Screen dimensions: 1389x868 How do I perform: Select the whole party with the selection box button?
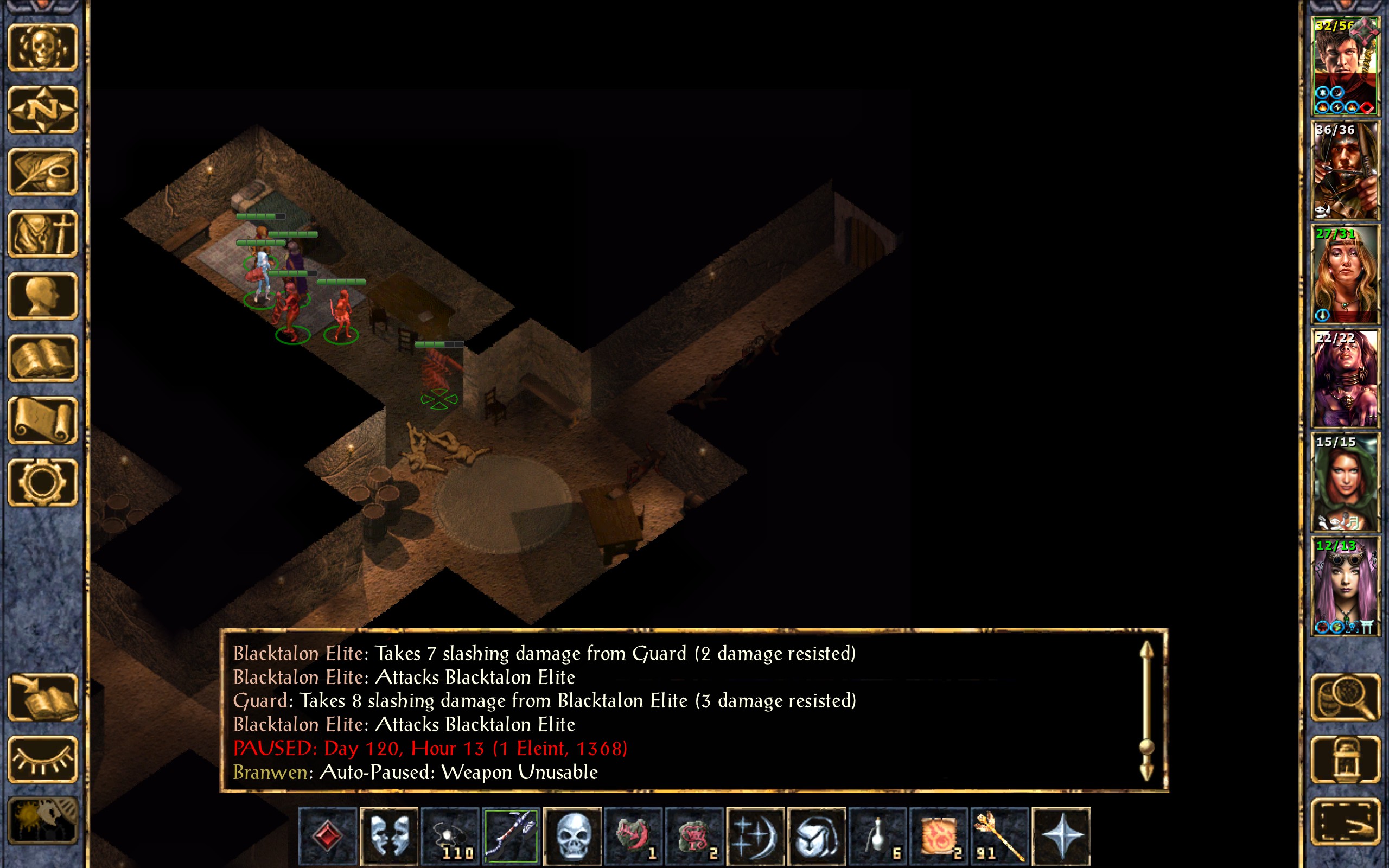pos(1345,821)
